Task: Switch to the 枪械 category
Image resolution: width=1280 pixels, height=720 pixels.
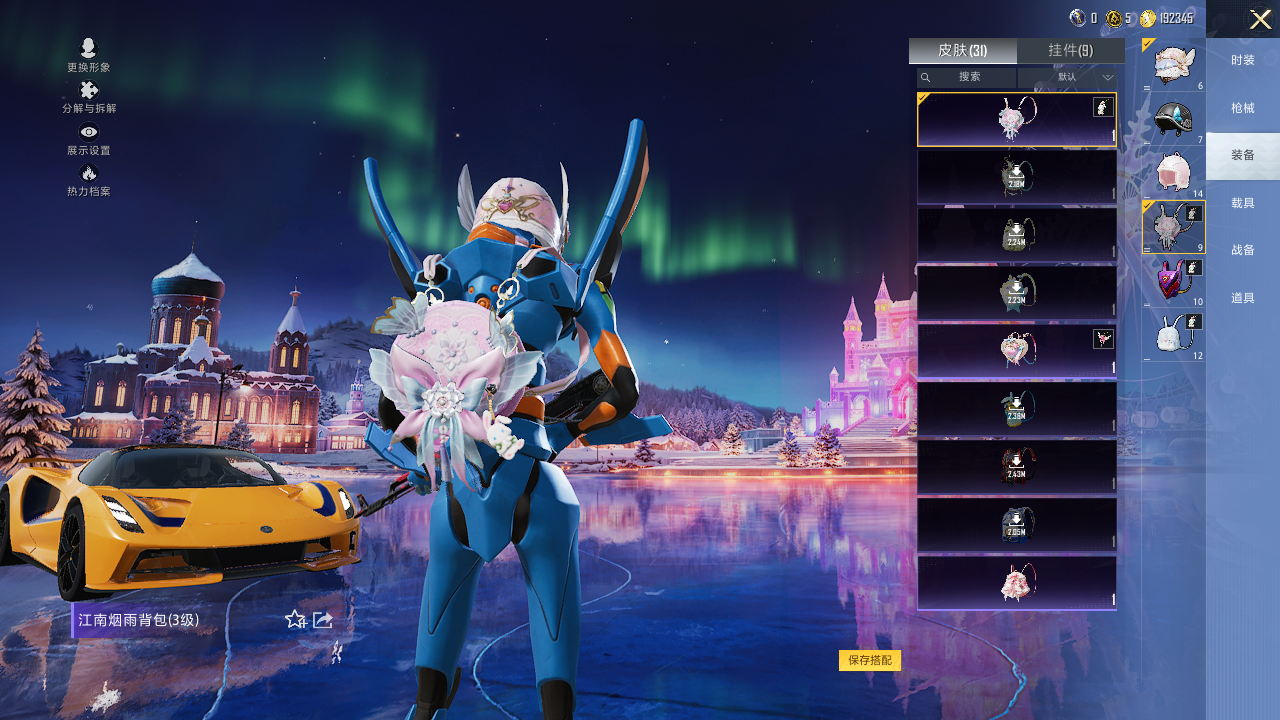Action: pos(1243,108)
